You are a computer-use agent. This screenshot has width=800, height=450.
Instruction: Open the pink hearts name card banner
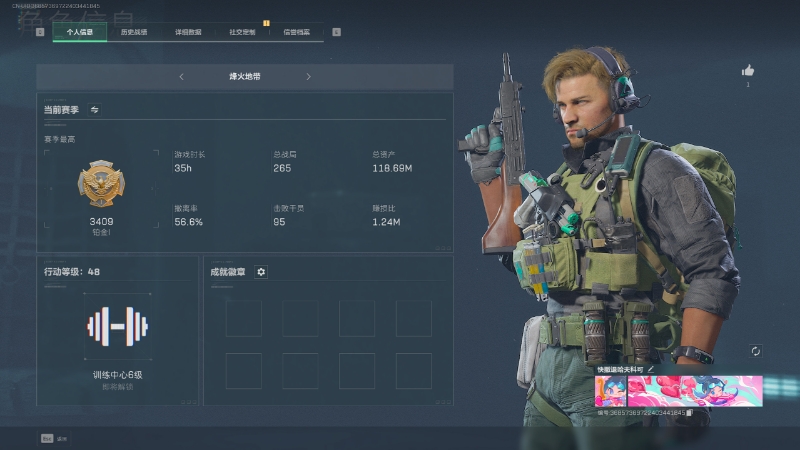point(694,391)
